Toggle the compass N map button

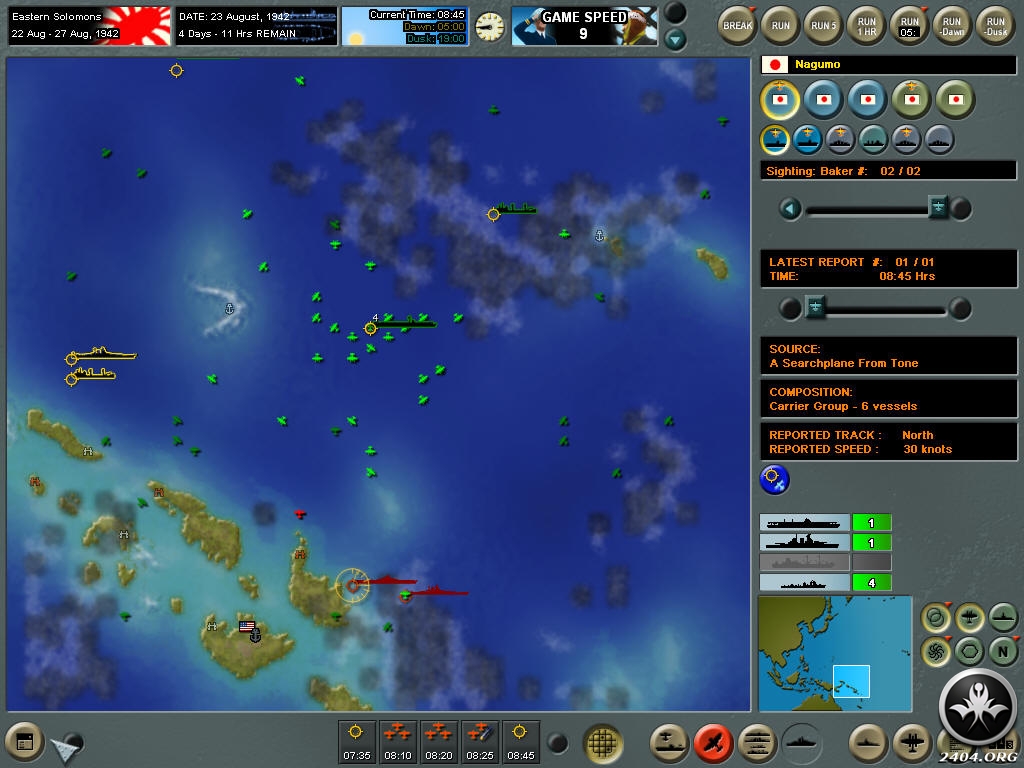(1003, 651)
